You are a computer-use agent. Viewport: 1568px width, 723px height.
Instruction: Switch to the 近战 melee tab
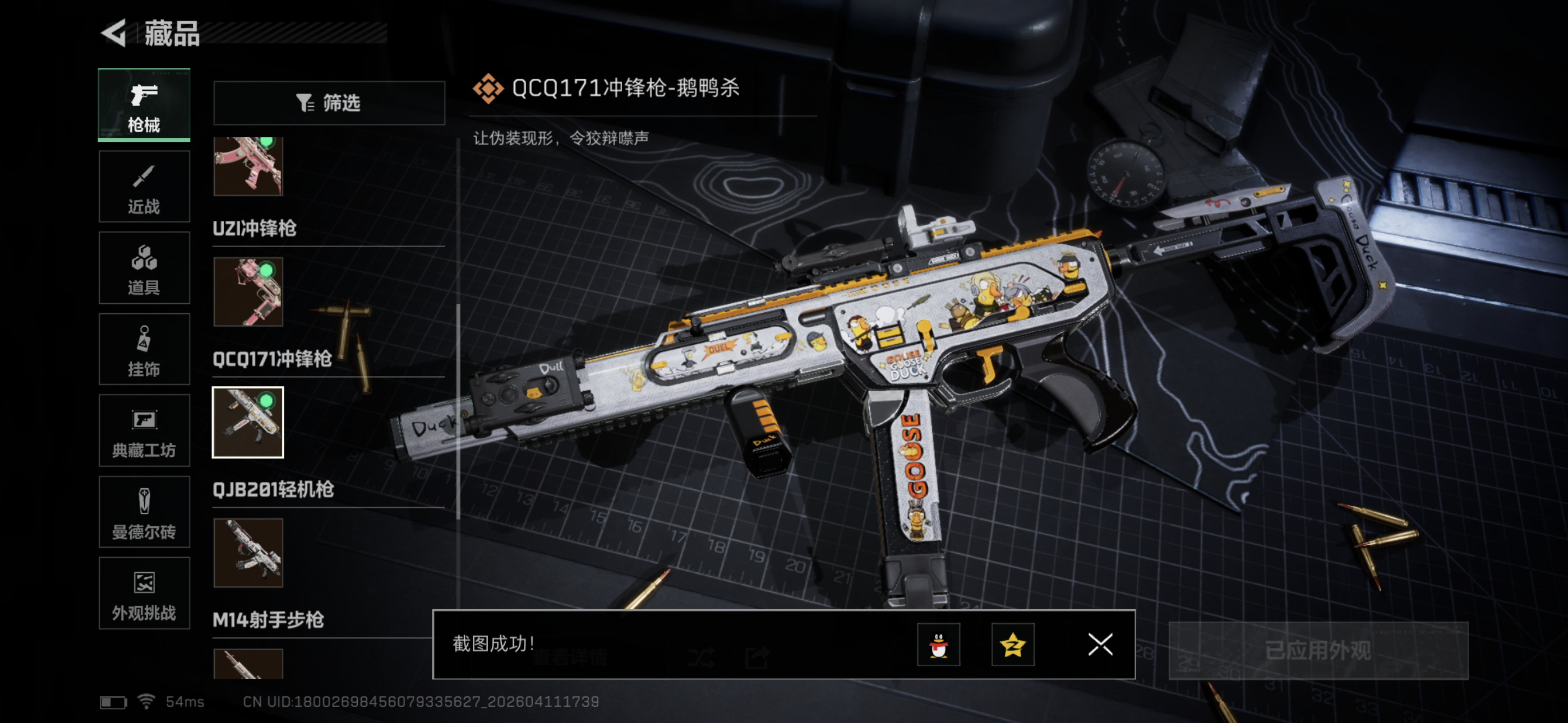point(144,187)
